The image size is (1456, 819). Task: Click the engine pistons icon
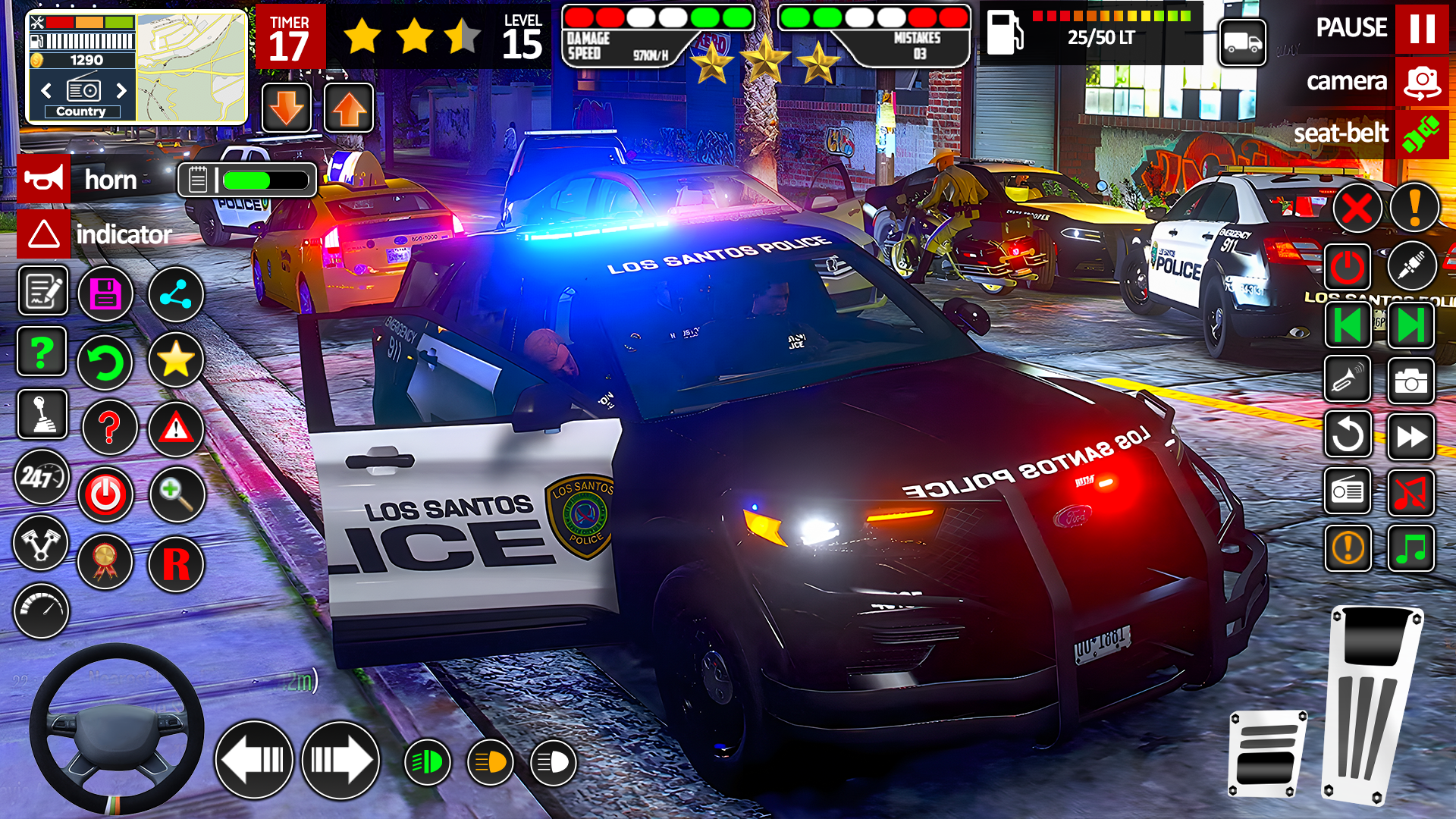[x=42, y=544]
